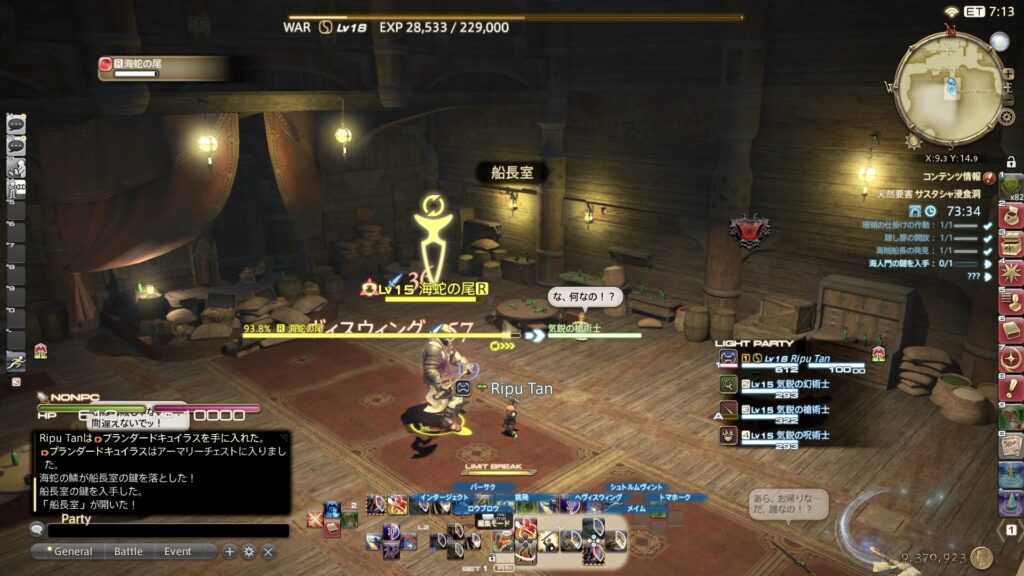Open chat log settings via the gear icon

click(x=249, y=551)
